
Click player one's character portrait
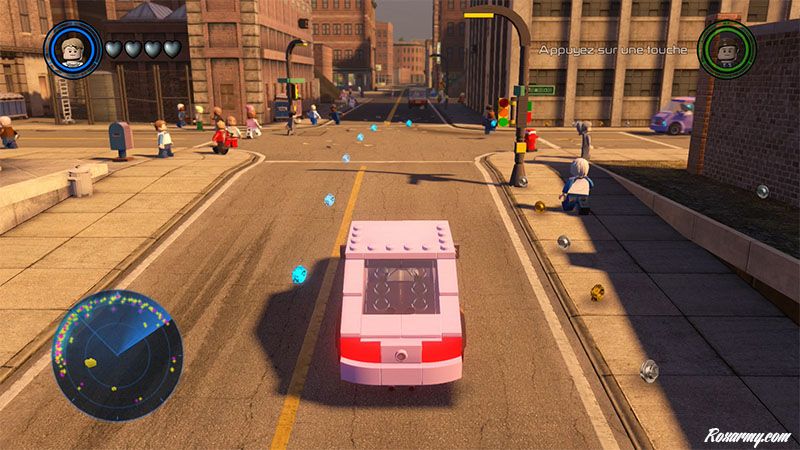pos(73,50)
